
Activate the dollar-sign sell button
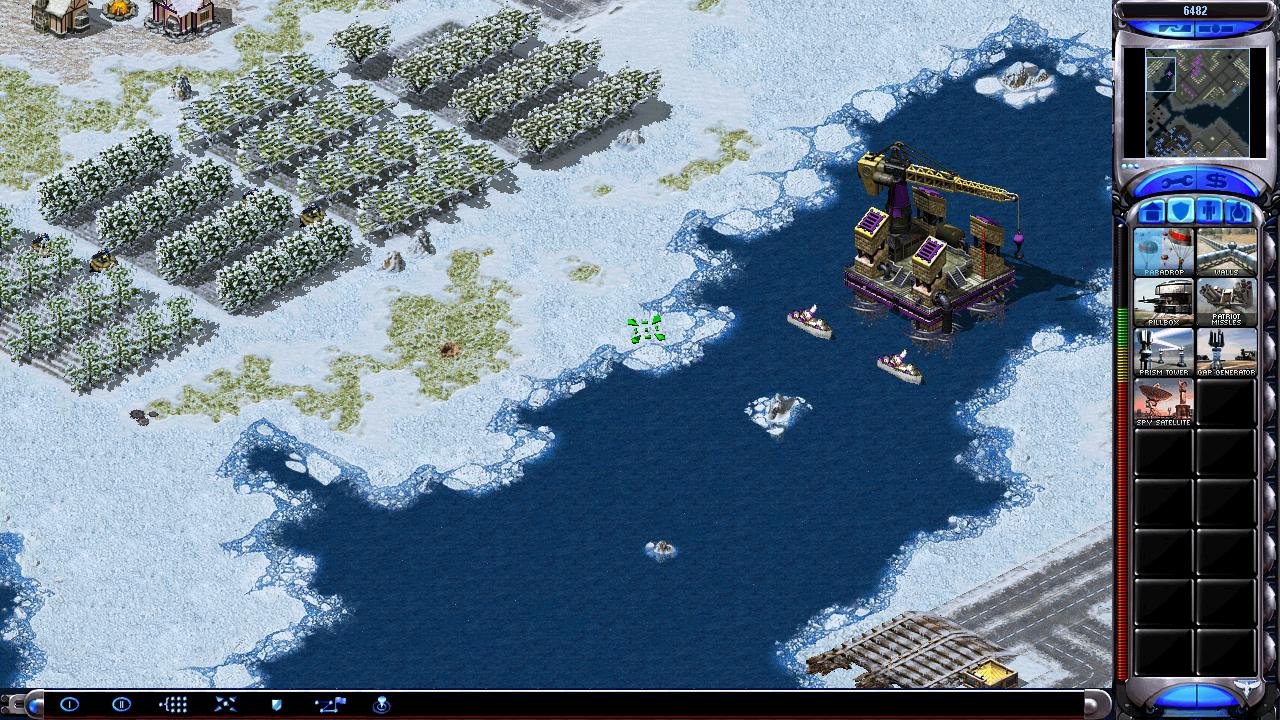1216,181
